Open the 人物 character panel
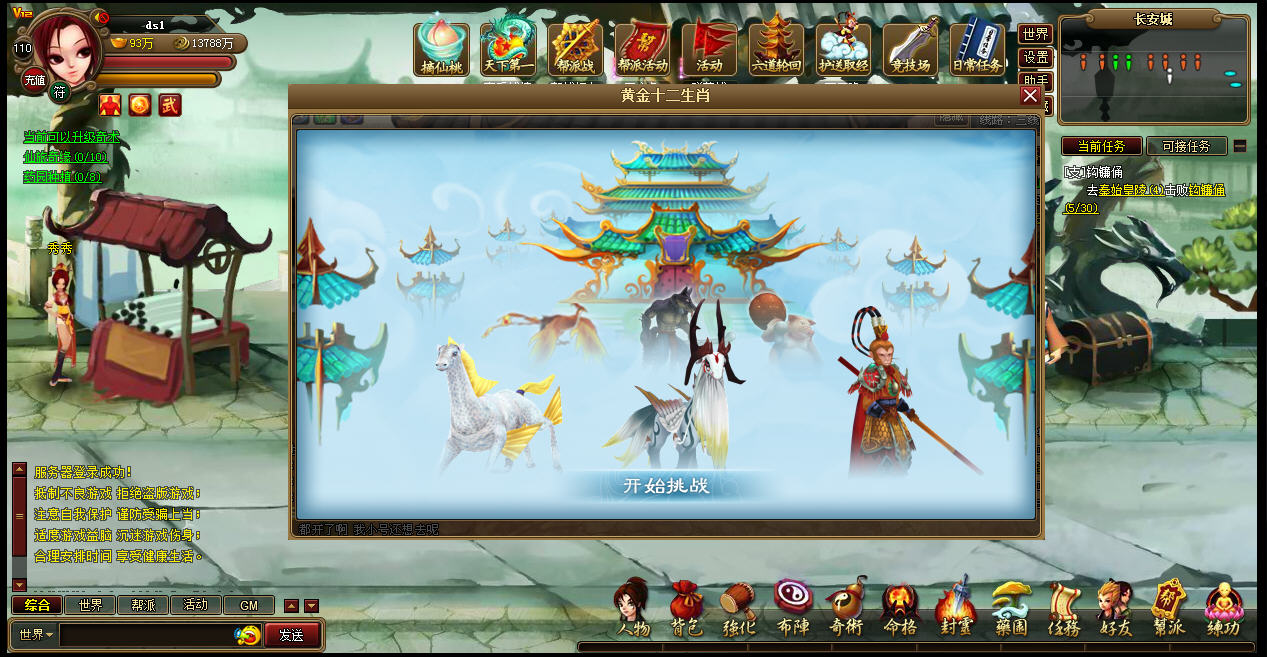1267x657 pixels. (x=634, y=609)
